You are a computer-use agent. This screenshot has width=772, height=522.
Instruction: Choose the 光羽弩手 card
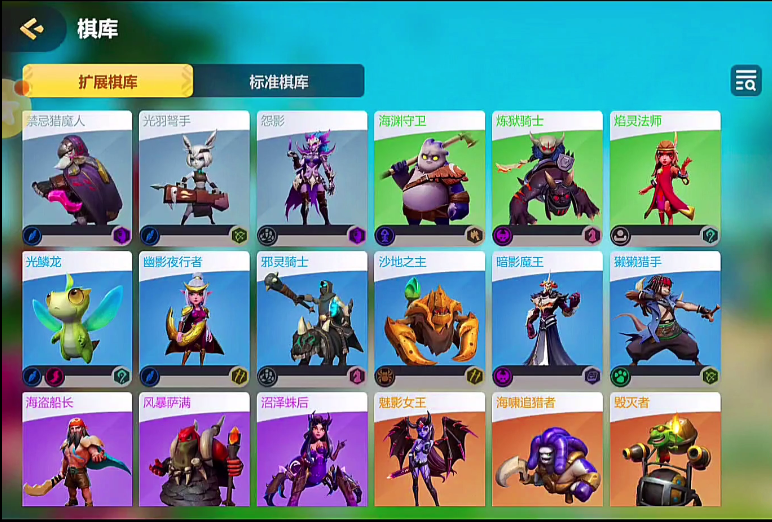[x=194, y=178]
